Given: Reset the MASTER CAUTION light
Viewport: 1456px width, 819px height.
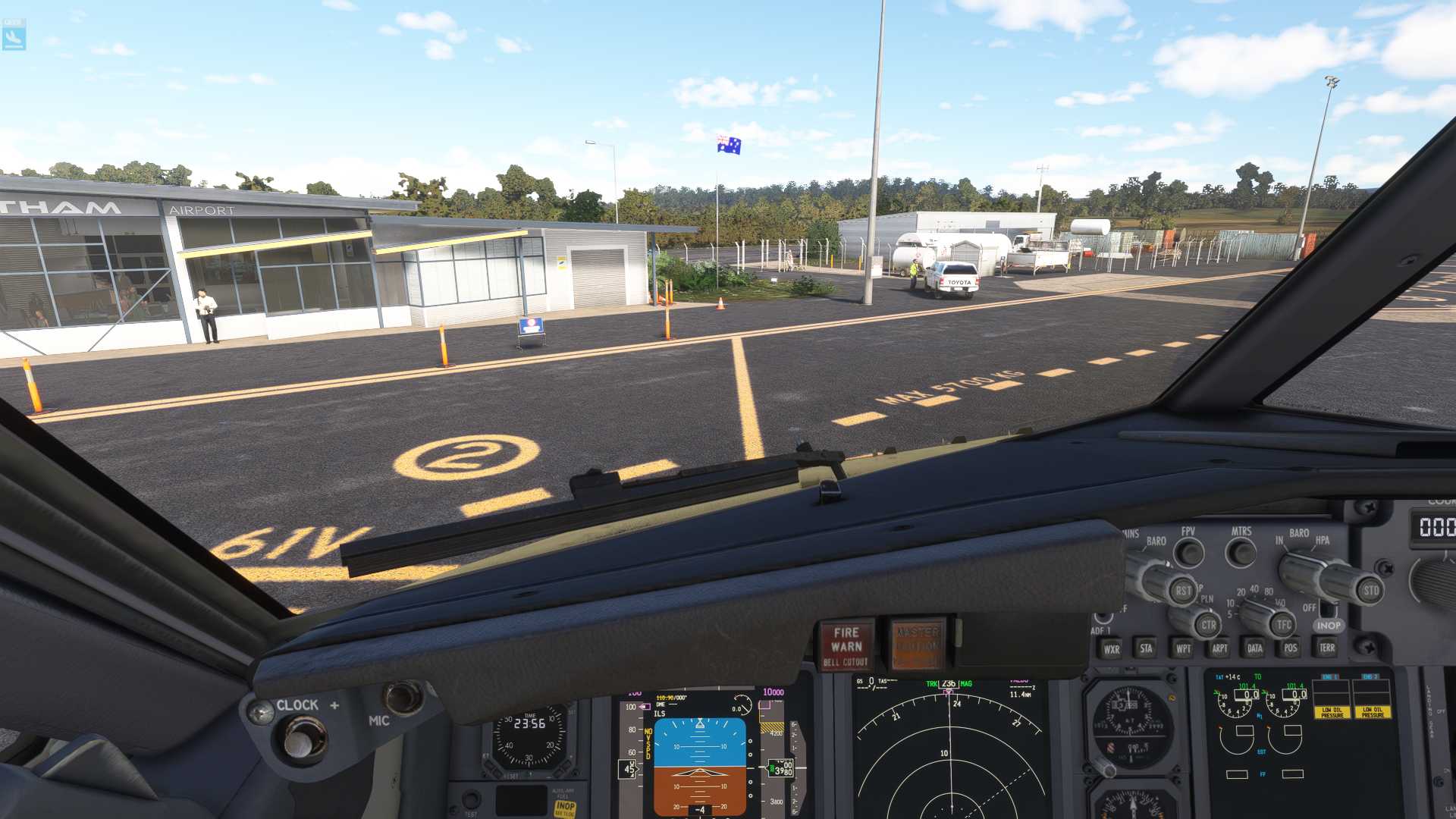Looking at the screenshot, I should click(x=917, y=645).
